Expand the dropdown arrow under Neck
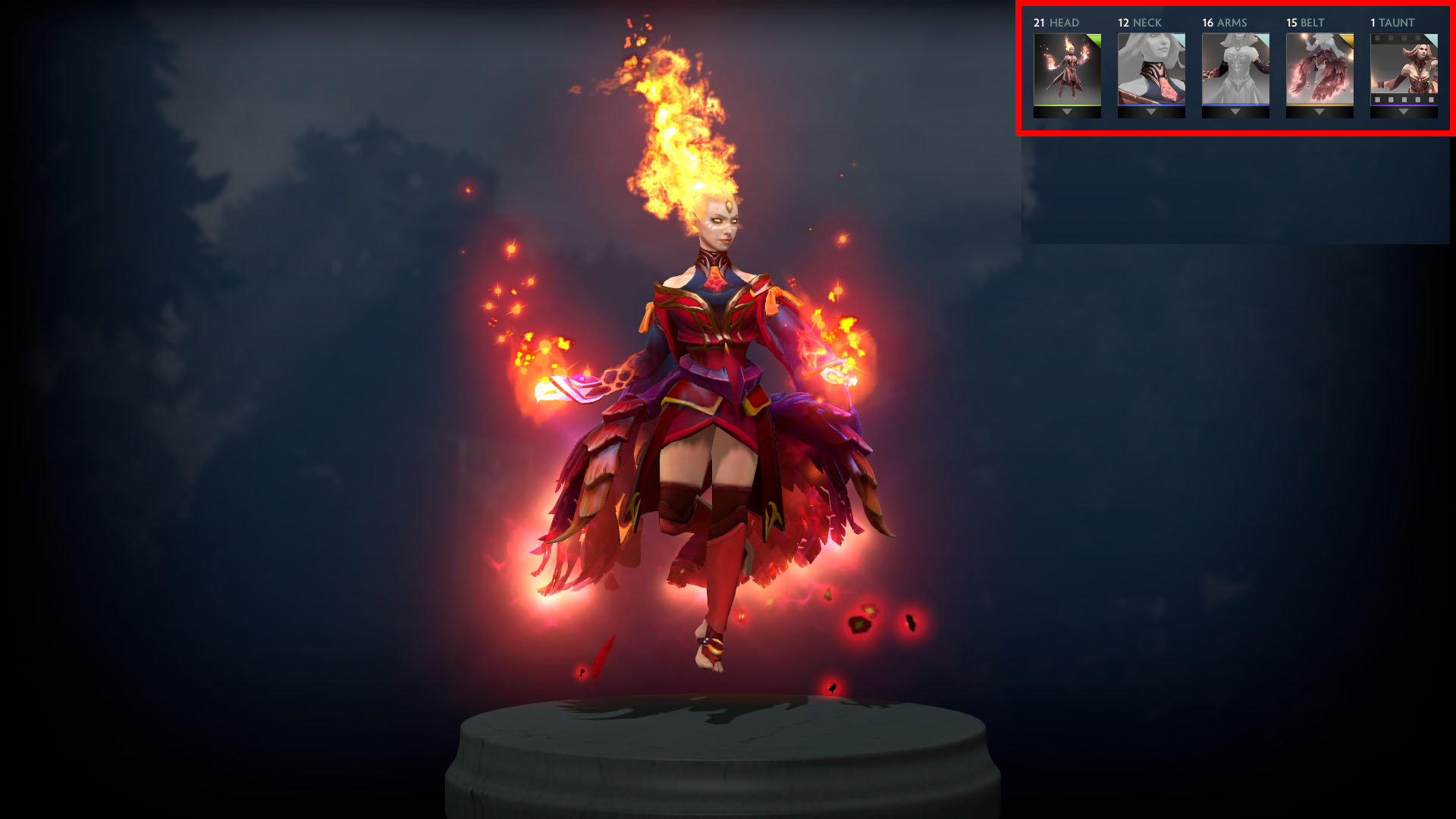The height and width of the screenshot is (819, 1456). tap(1151, 112)
